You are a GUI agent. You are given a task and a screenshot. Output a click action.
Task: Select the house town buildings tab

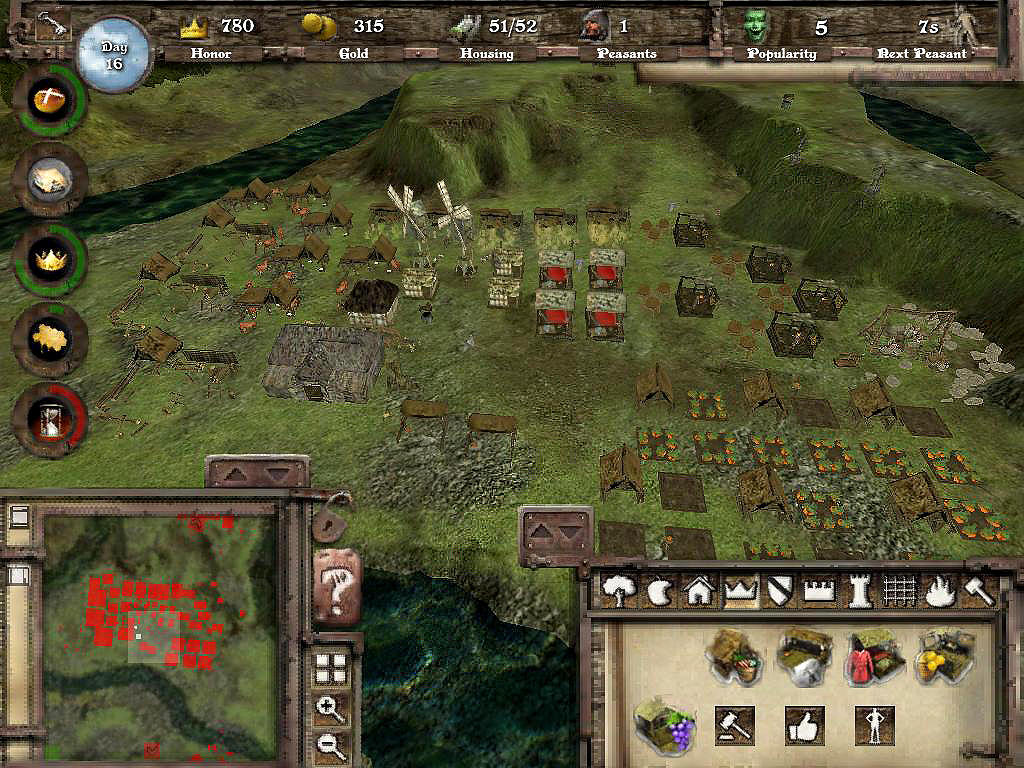coord(697,592)
